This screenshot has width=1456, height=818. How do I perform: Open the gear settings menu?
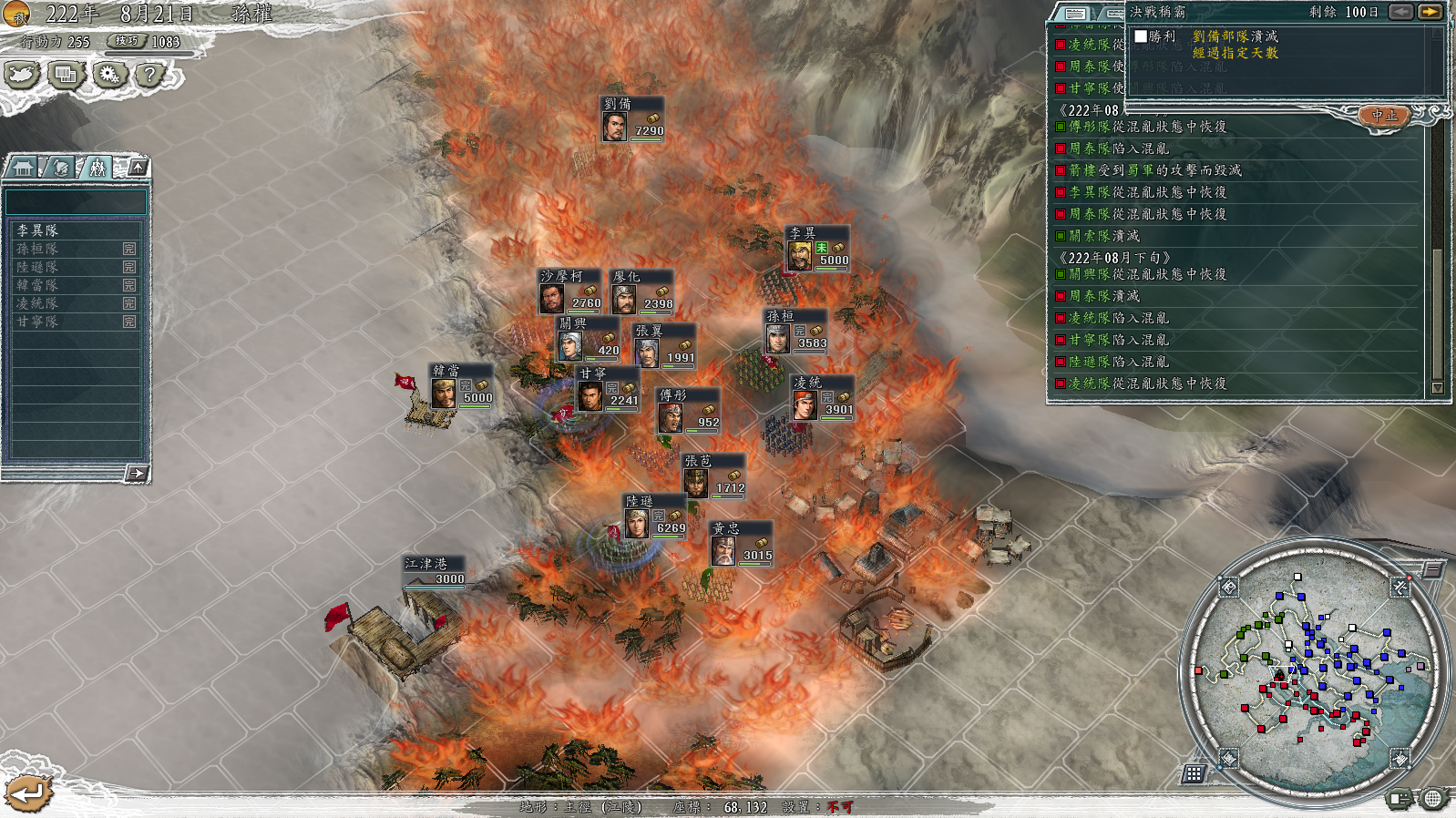pos(109,75)
